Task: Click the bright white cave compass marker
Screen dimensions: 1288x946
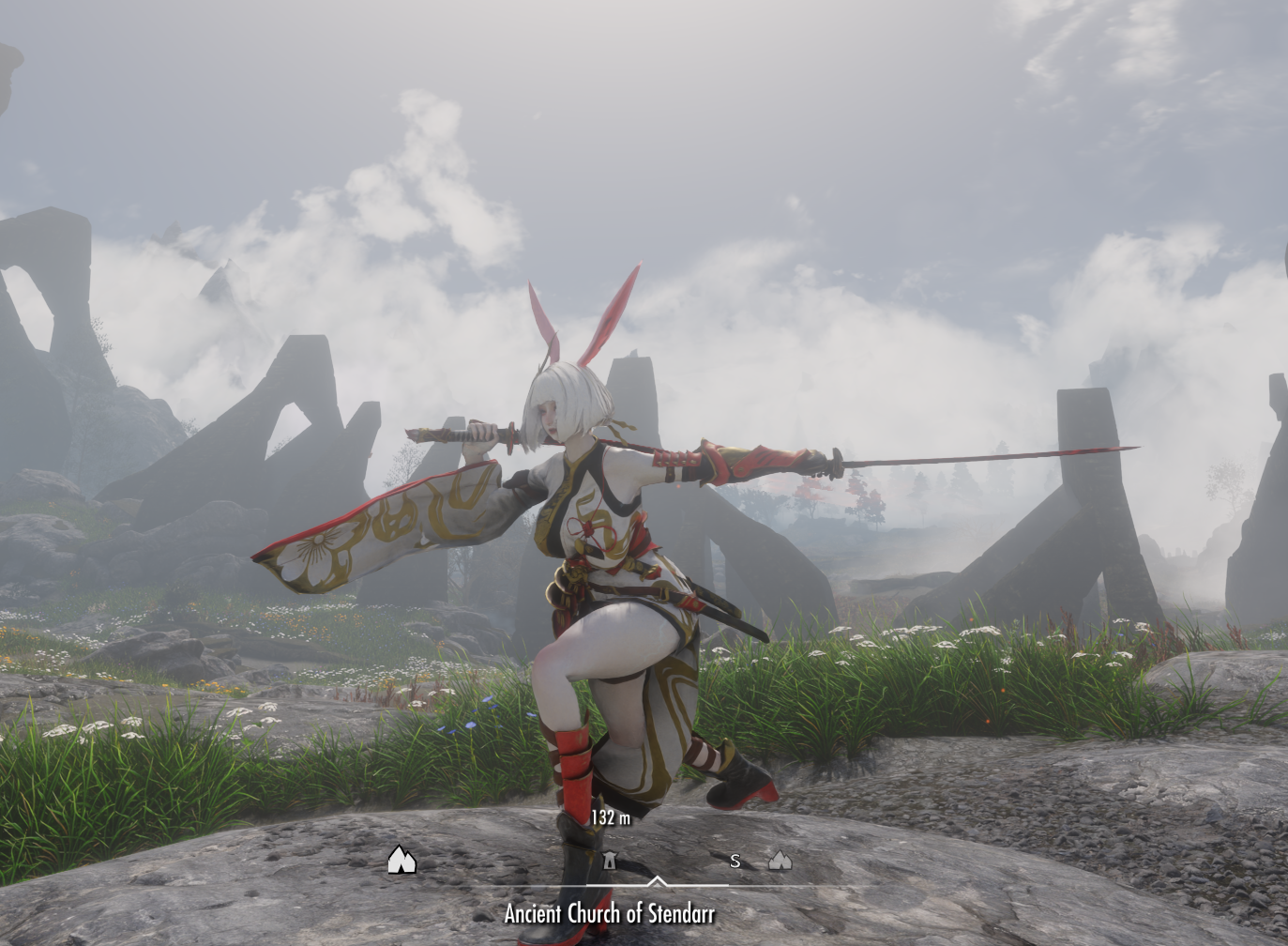Action: click(x=402, y=860)
